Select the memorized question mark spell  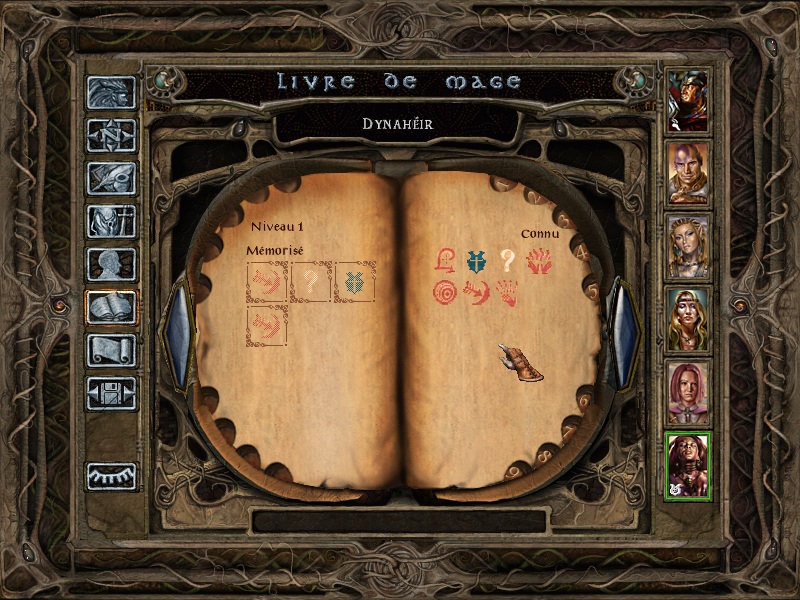click(311, 282)
